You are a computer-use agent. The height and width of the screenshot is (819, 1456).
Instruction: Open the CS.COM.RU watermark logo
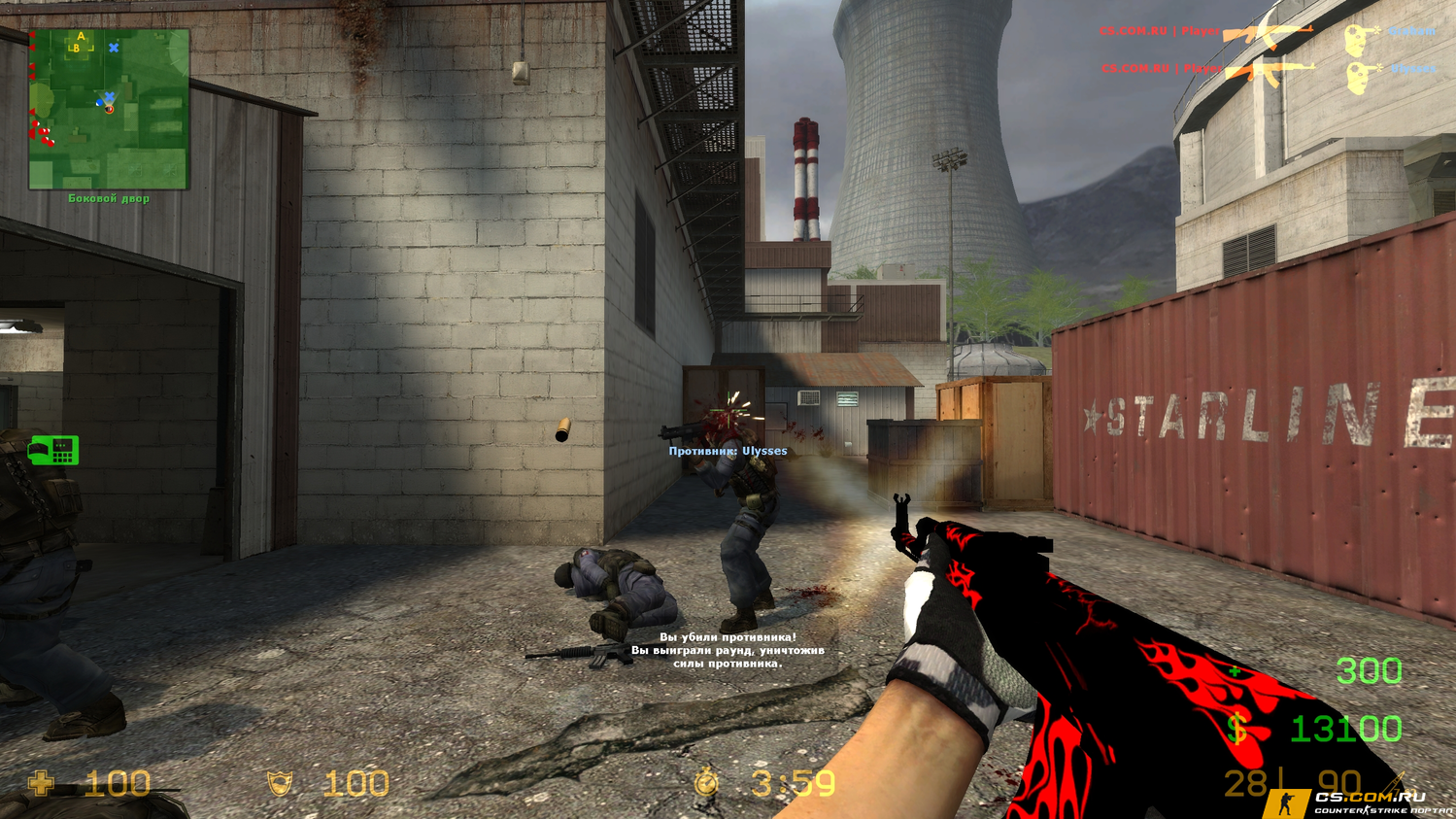[x=1360, y=802]
